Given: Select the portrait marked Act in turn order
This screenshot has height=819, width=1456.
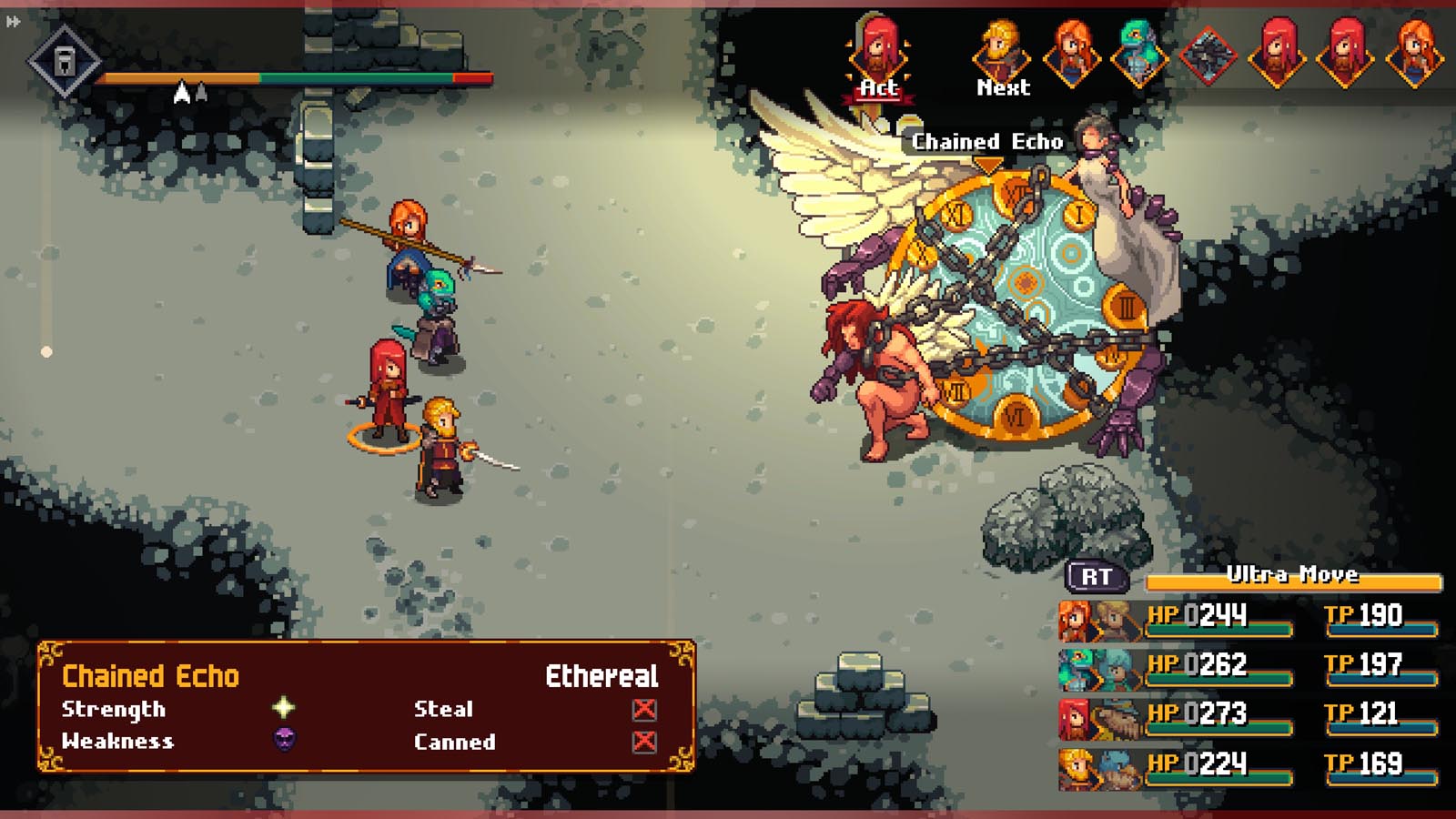Looking at the screenshot, I should pyautogui.click(x=879, y=55).
